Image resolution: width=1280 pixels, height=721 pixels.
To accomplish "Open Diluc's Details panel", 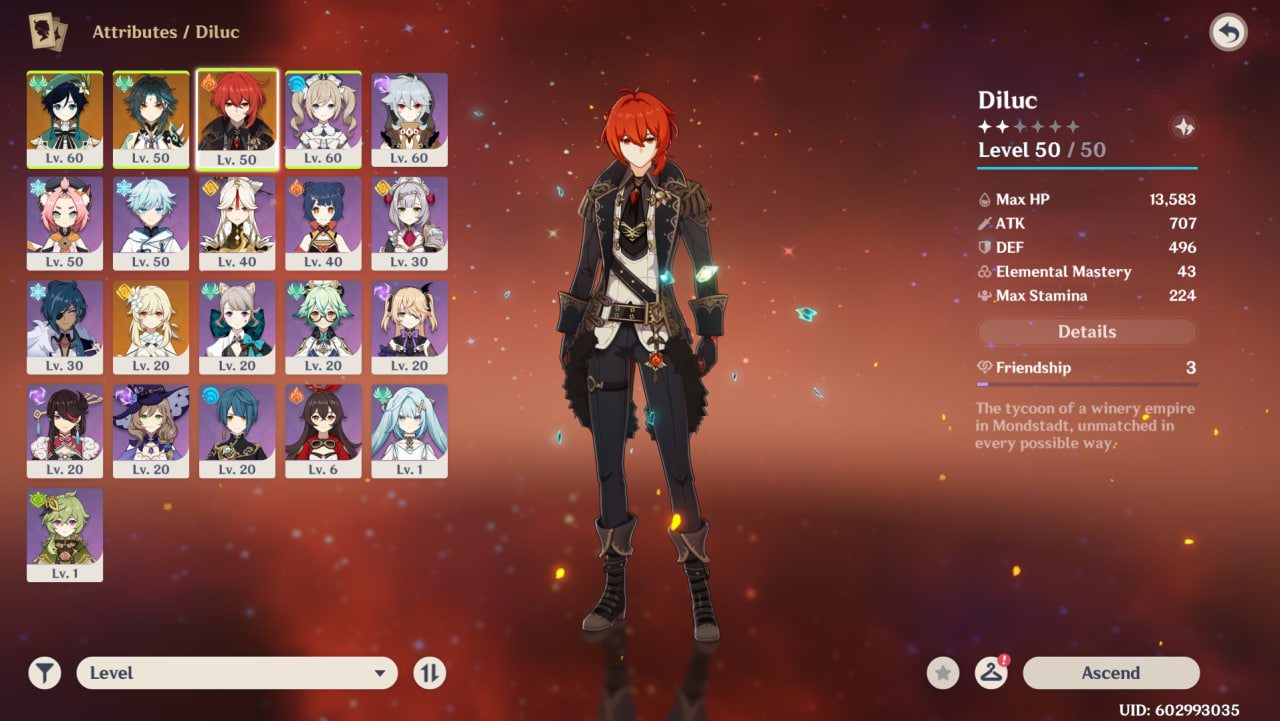I will 1087,332.
